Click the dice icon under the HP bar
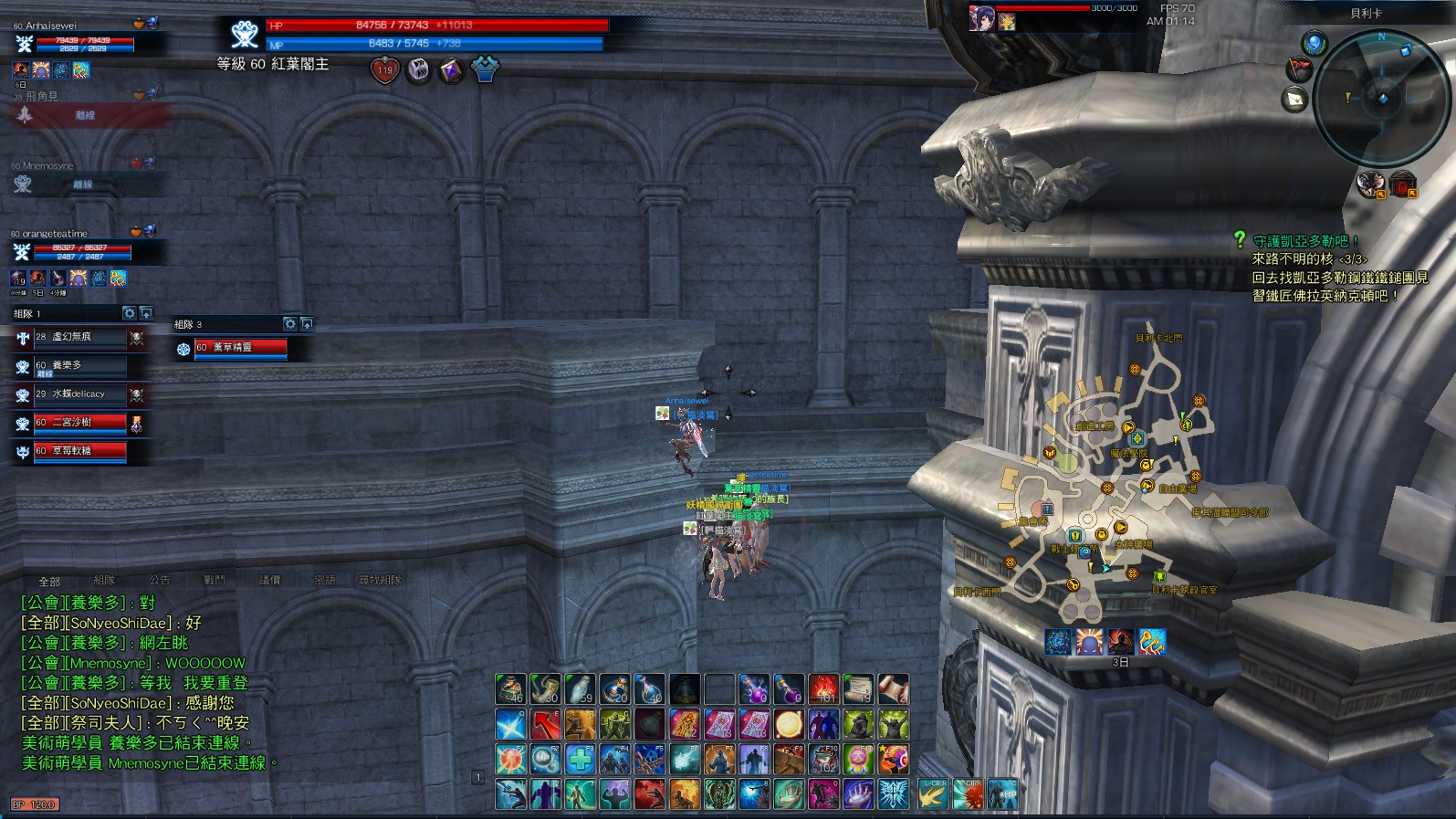The image size is (1456, 819). 418,69
